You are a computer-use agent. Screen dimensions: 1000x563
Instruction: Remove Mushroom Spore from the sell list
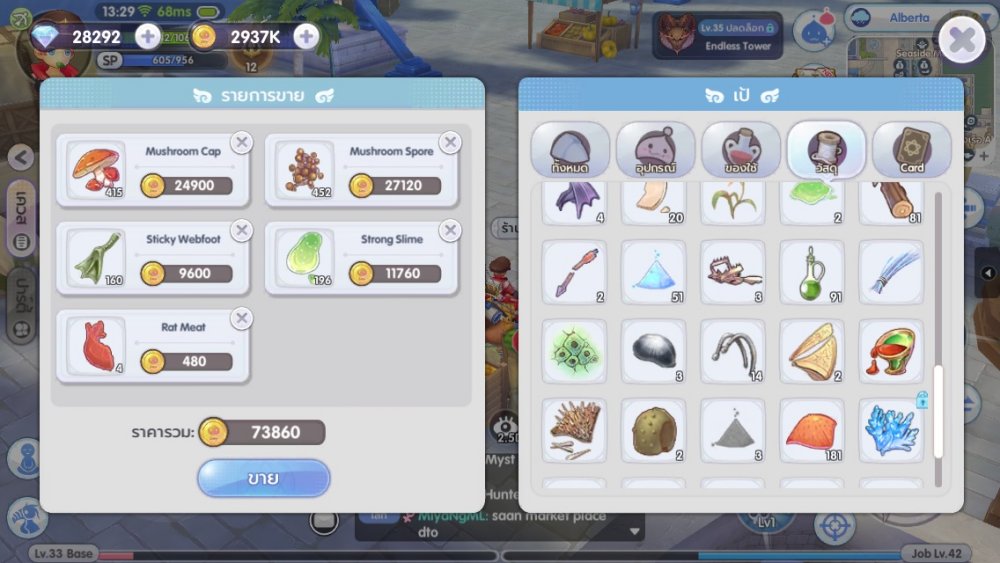[450, 143]
